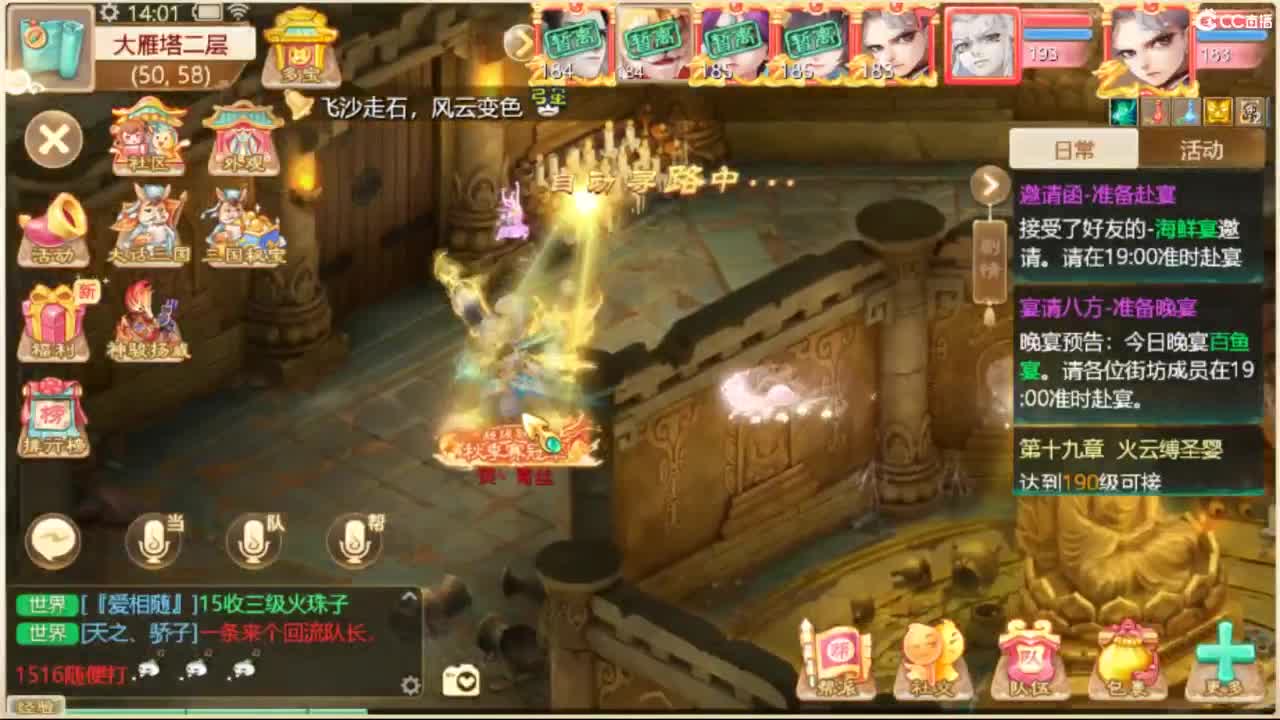Expand the quest tracker arrow beside 日常
1280x720 pixels.
point(988,185)
